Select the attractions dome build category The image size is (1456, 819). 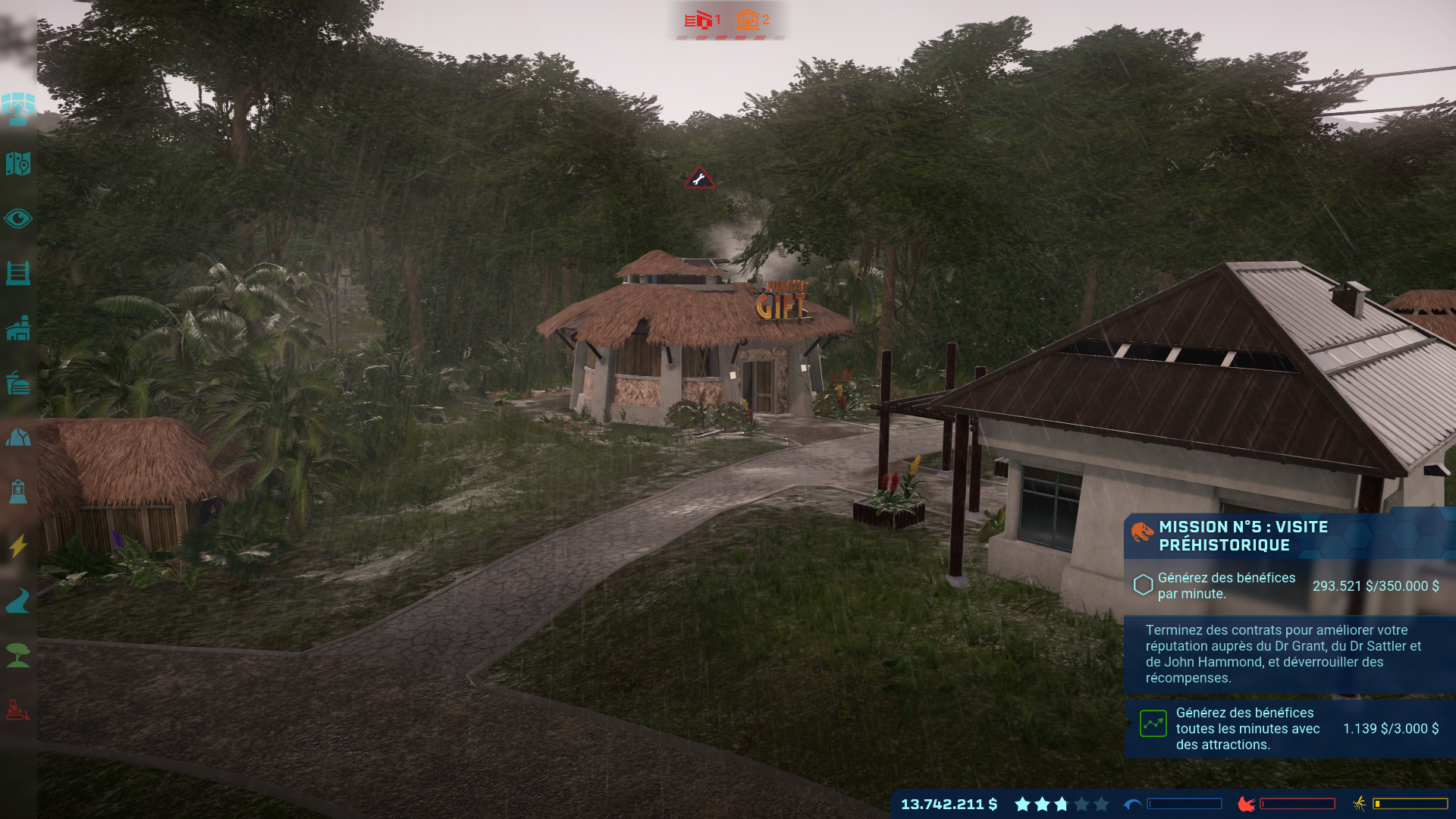[x=18, y=438]
